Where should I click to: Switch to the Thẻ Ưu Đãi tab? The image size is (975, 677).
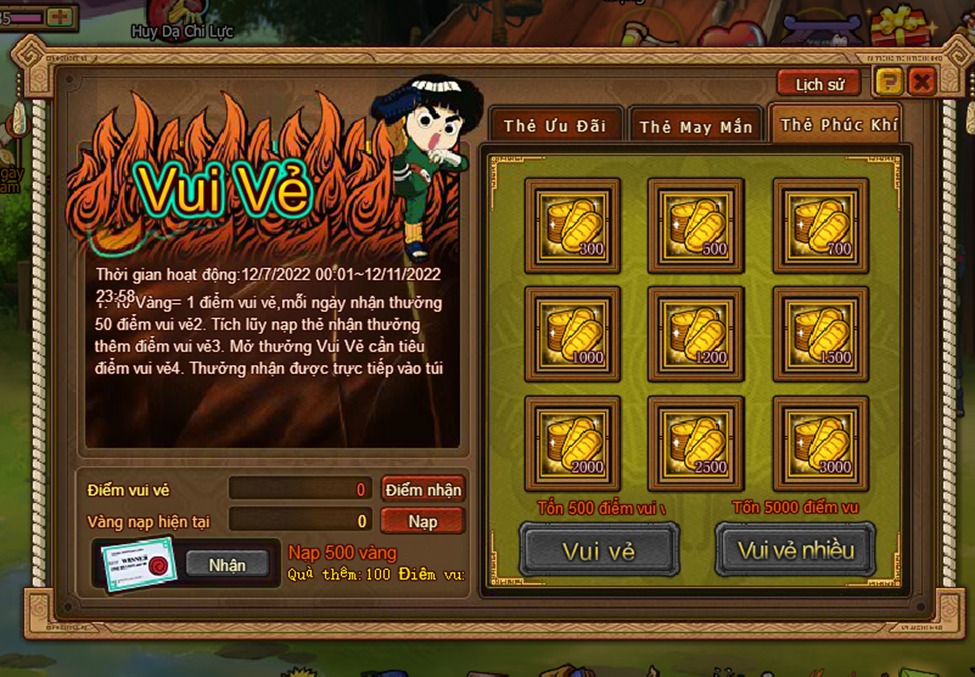coord(555,126)
